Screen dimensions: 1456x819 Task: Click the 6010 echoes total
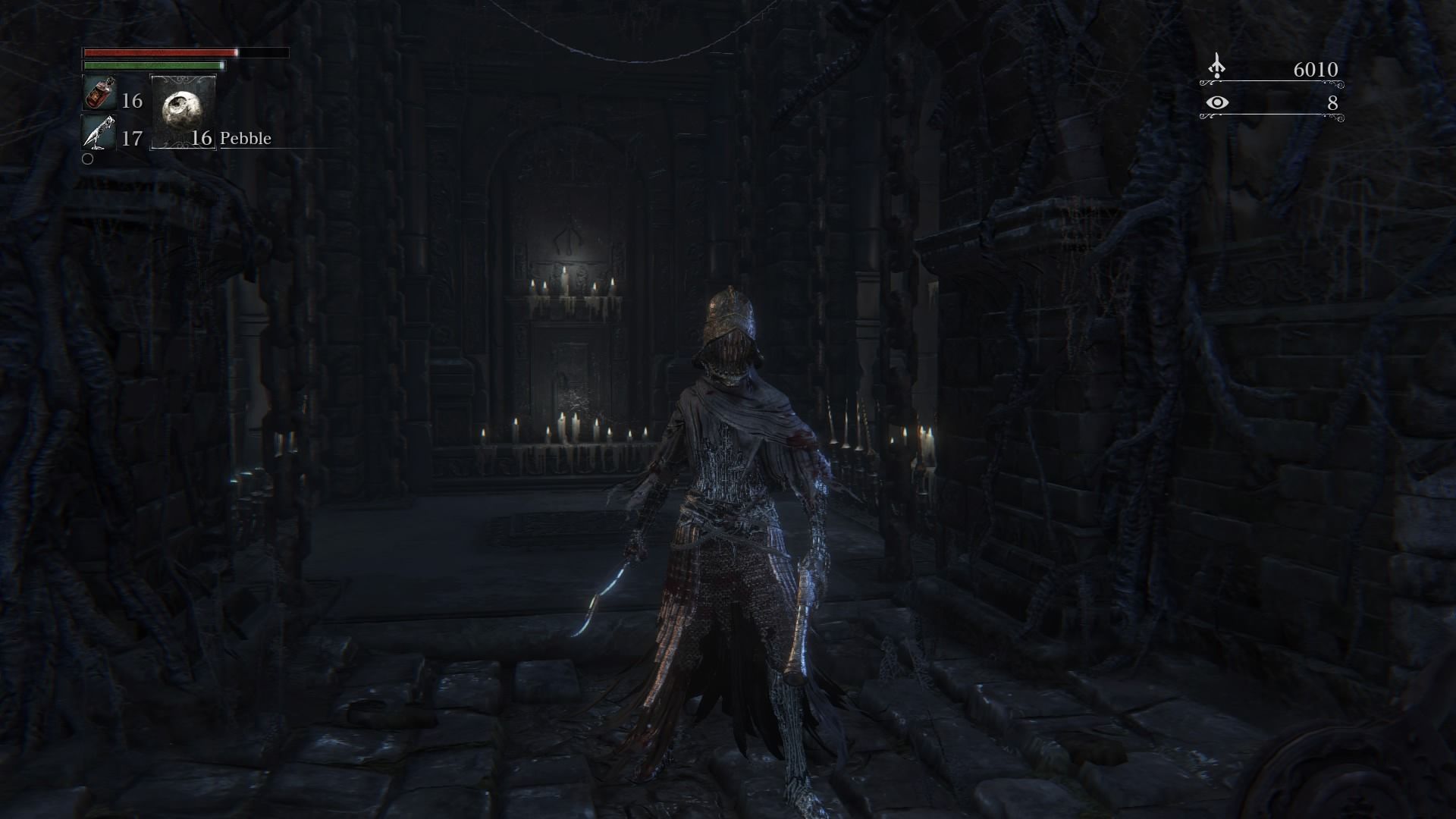coord(1314,70)
